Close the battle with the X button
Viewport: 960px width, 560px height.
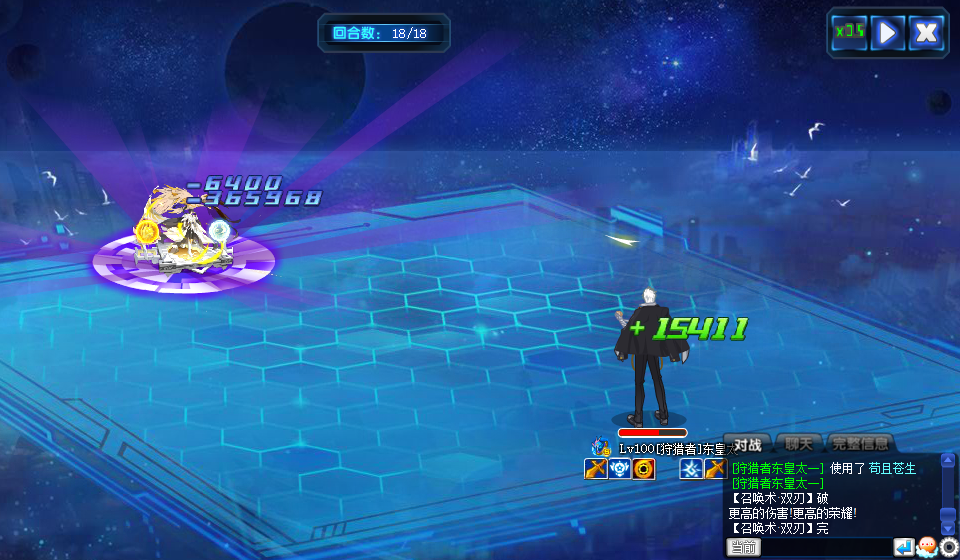pos(926,32)
